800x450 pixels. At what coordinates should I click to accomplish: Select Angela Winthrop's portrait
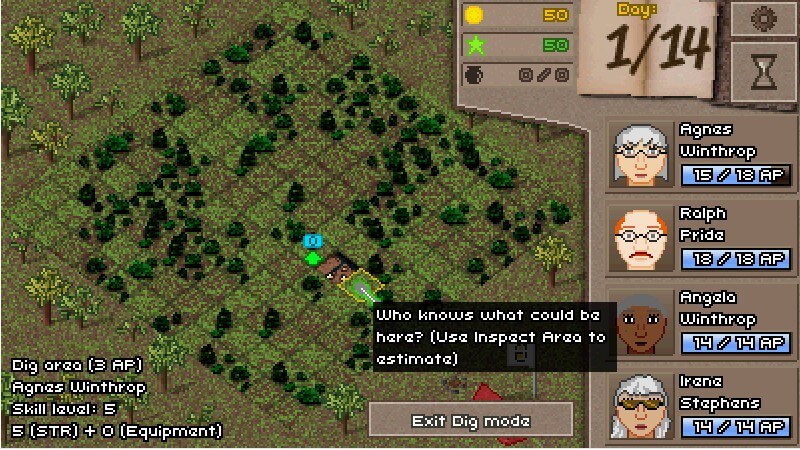tap(641, 322)
